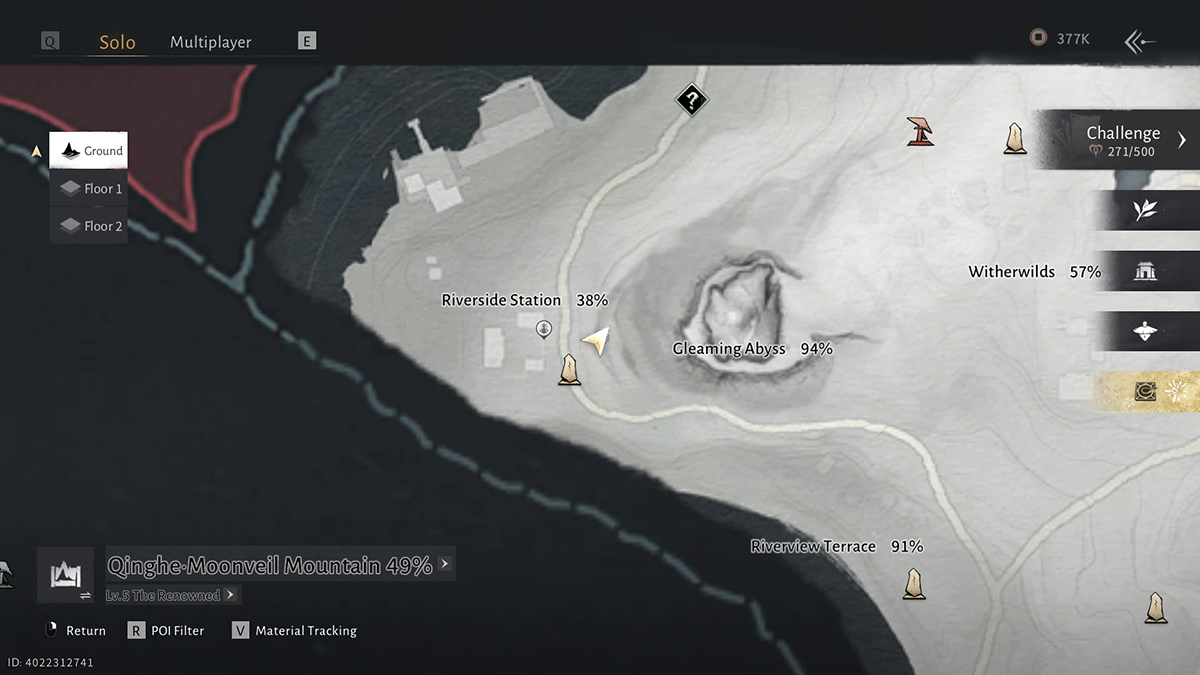
Task: Open the POI Filter
Action: tap(166, 631)
